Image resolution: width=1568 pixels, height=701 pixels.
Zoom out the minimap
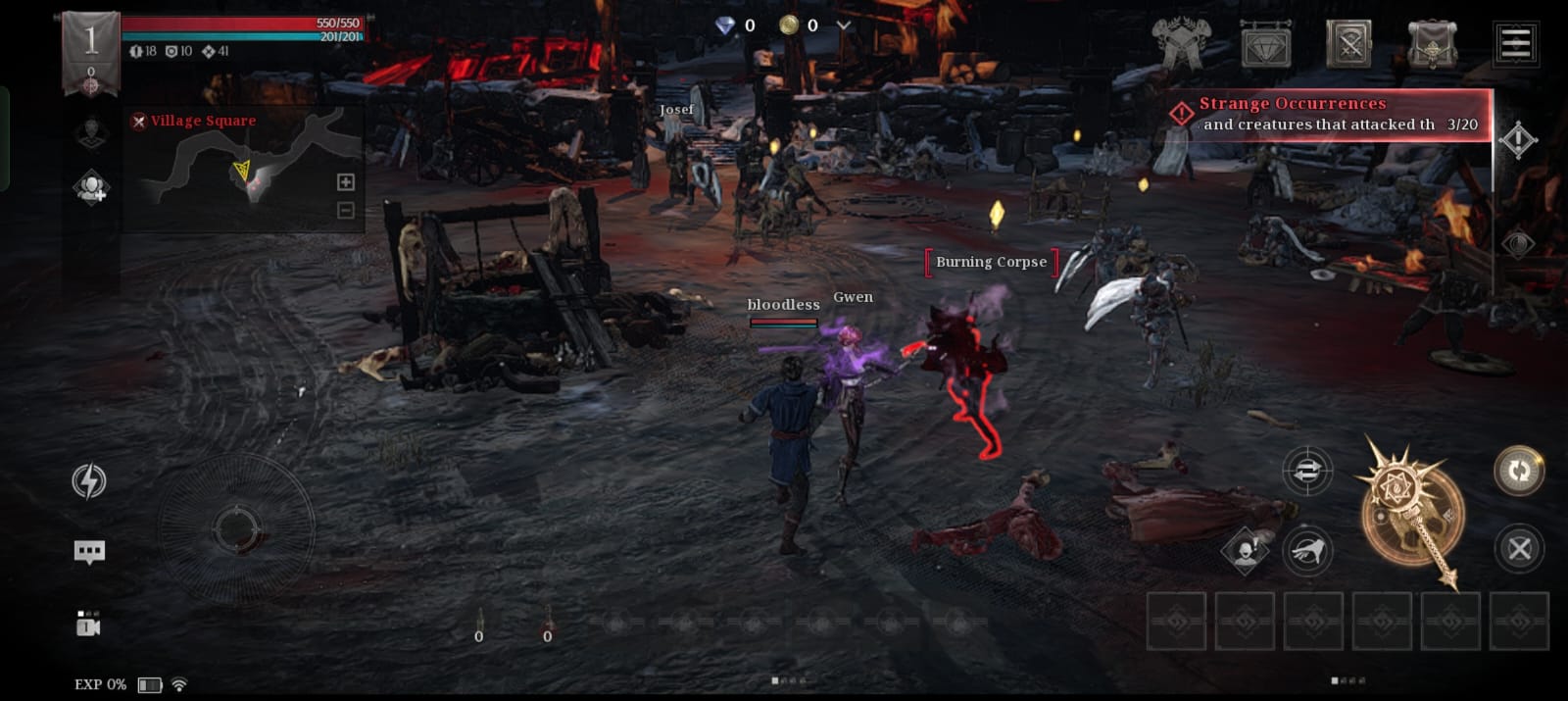(346, 210)
